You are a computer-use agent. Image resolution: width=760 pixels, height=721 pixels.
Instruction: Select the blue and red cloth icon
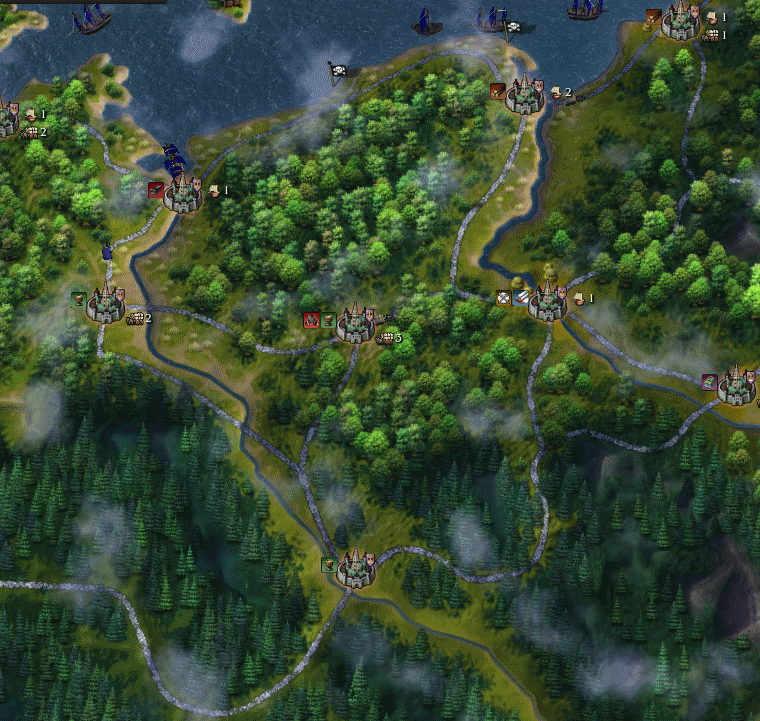[x=521, y=297]
